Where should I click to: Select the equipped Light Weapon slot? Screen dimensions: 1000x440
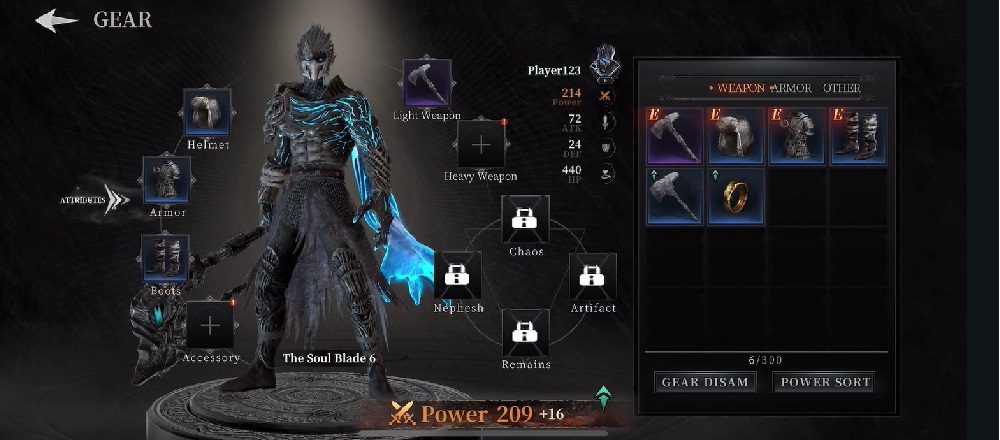click(x=427, y=84)
